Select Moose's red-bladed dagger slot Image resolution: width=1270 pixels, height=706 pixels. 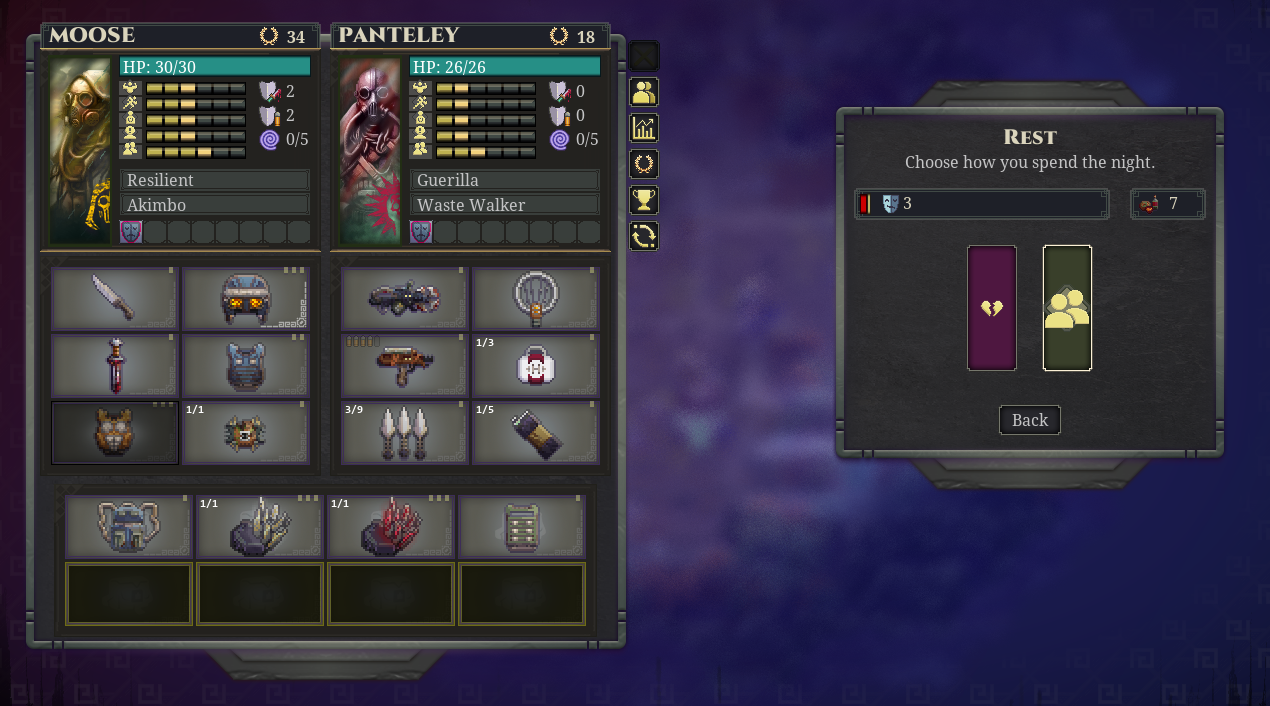point(114,365)
